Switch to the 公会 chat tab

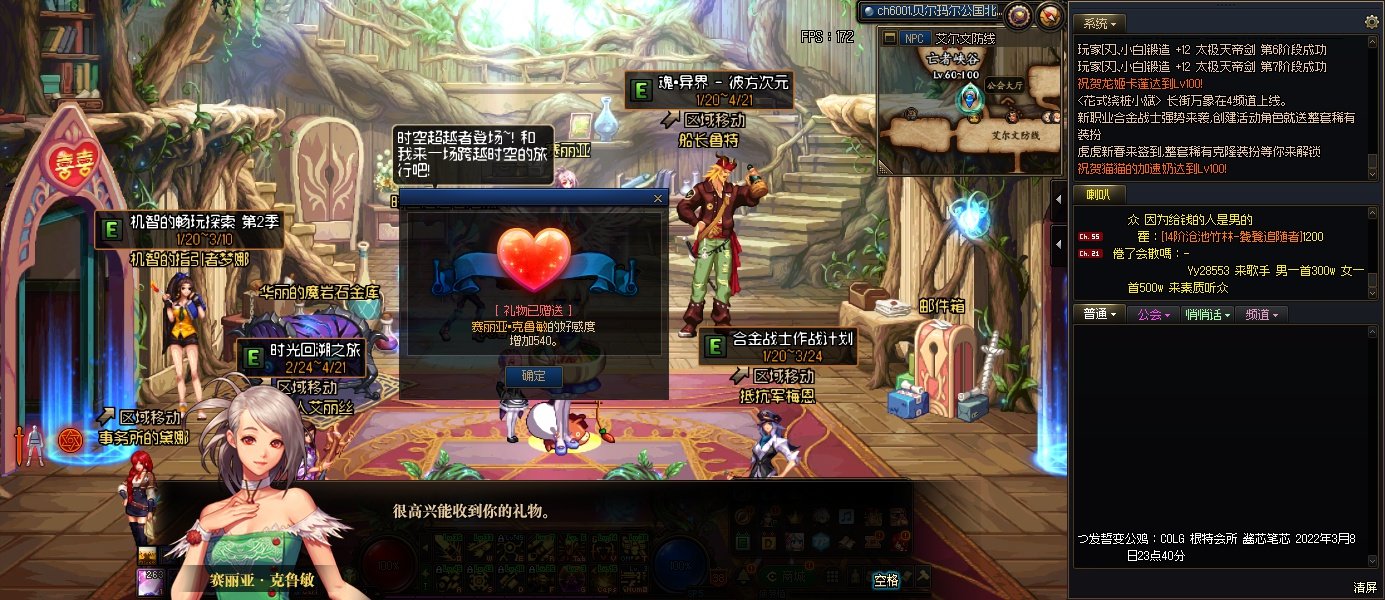[x=1153, y=314]
